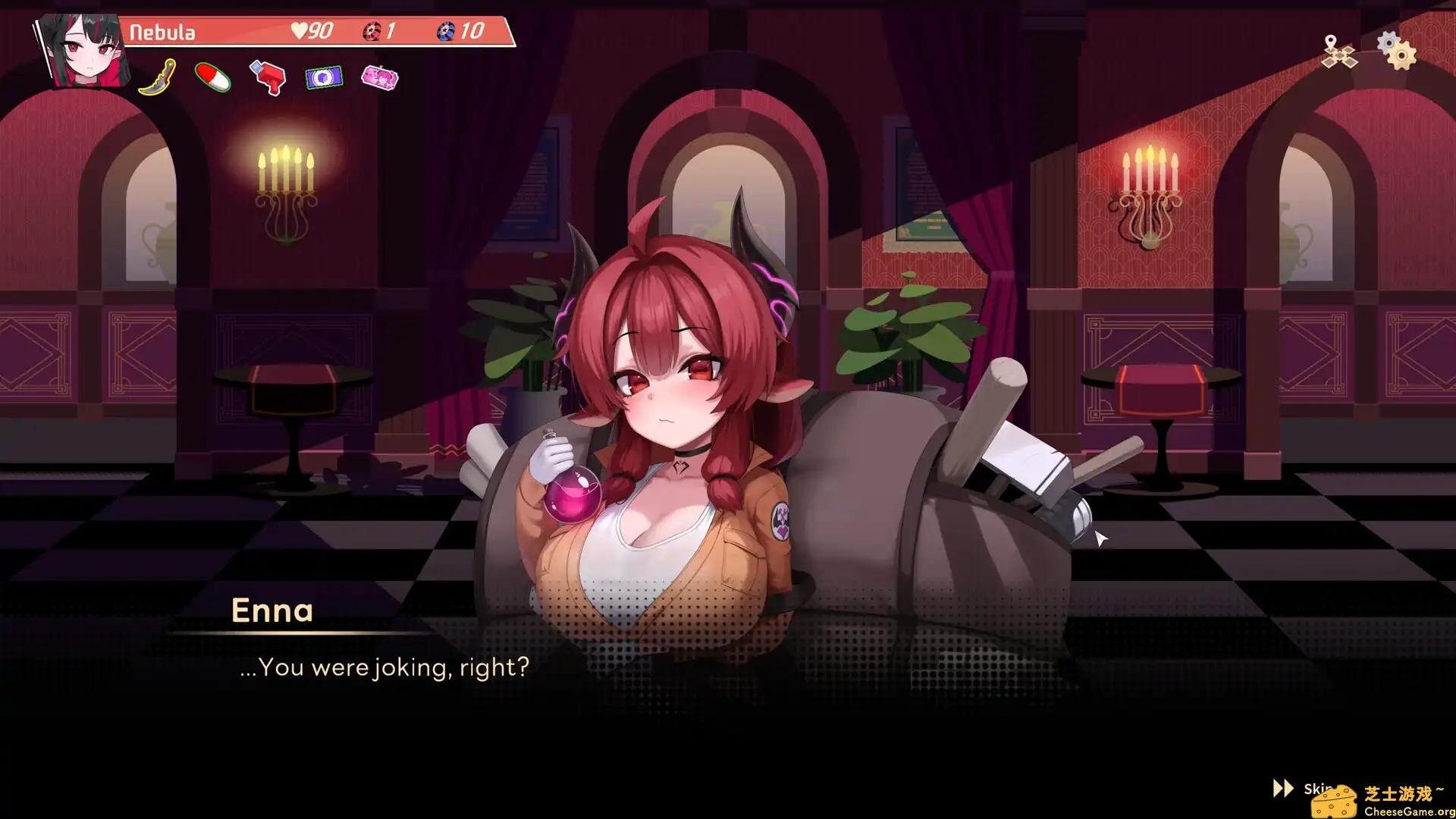Advance Enna's dialogue line
This screenshot has height=819, width=1456.
tap(384, 667)
